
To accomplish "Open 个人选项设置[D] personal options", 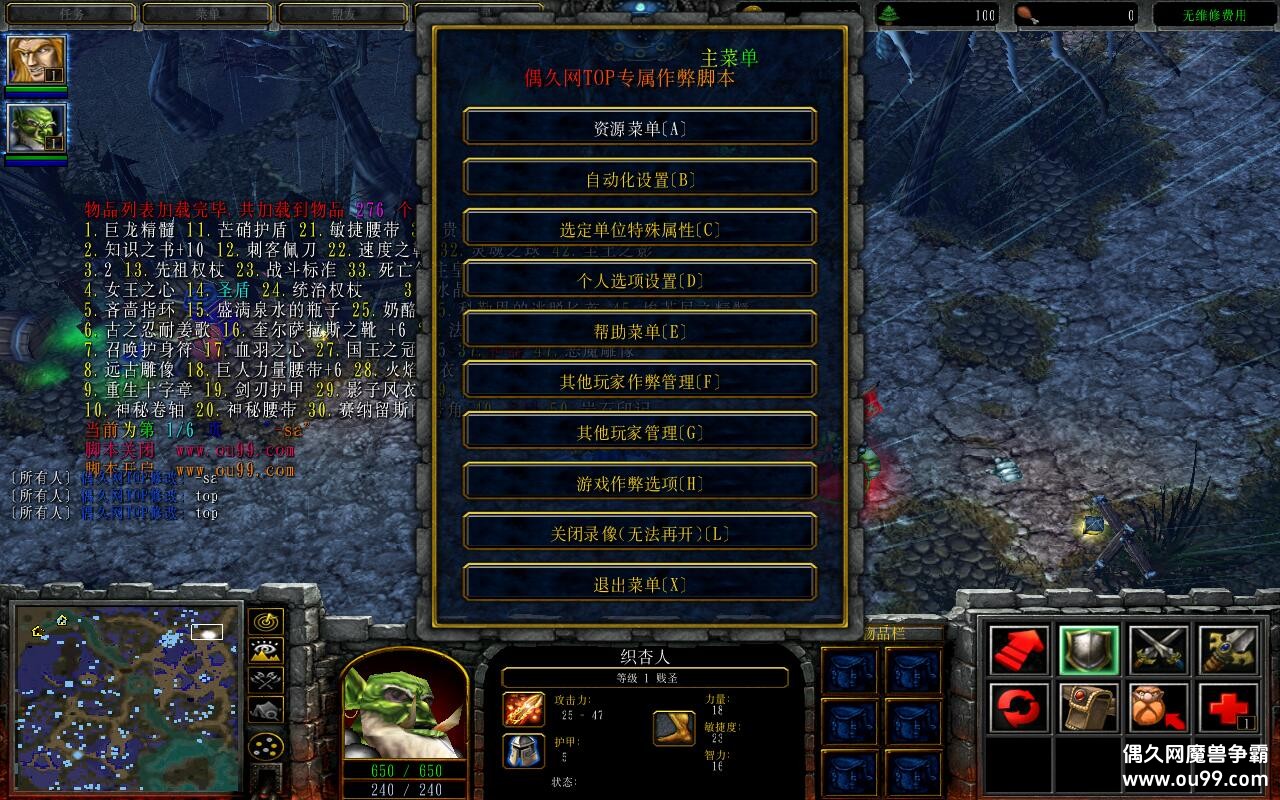I will coord(640,281).
